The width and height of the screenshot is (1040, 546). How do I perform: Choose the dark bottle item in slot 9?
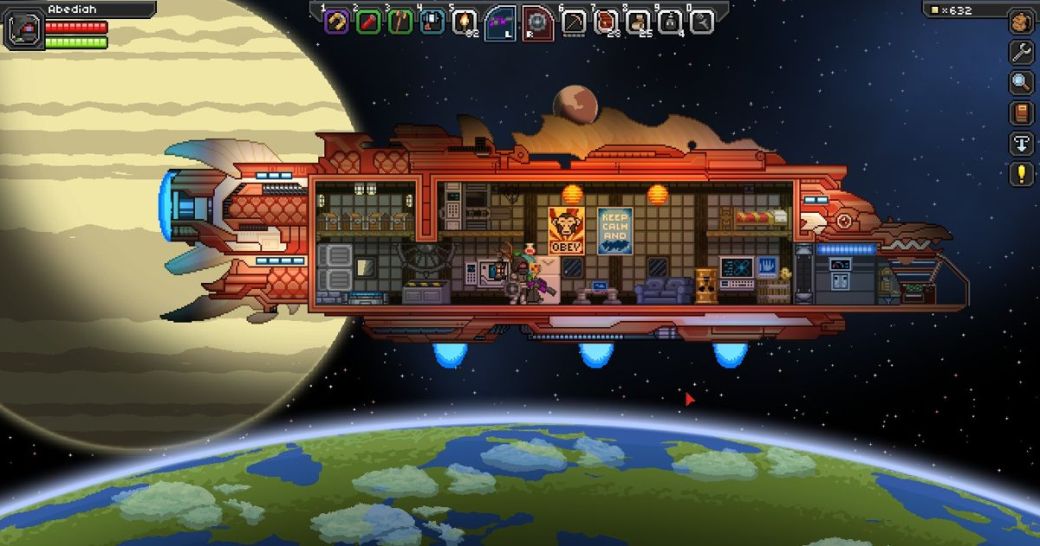point(670,21)
